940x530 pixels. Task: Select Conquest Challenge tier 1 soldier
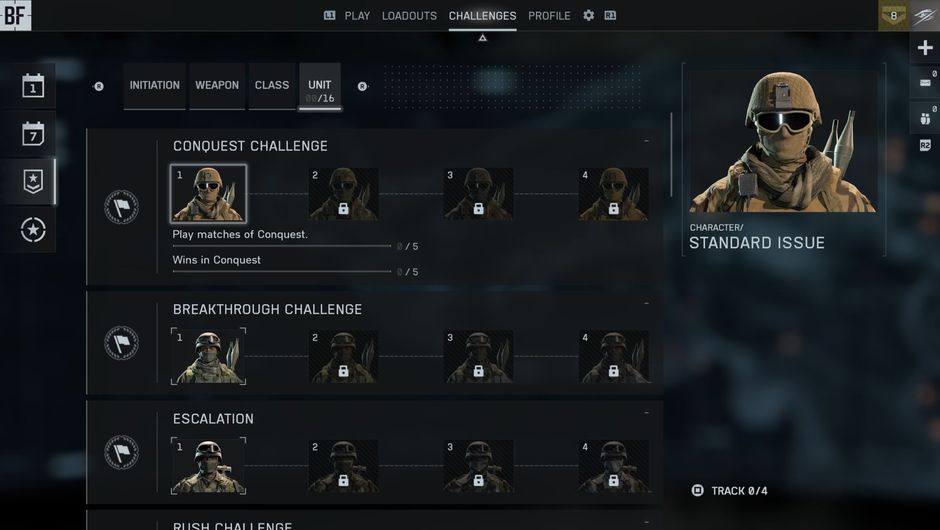click(208, 194)
